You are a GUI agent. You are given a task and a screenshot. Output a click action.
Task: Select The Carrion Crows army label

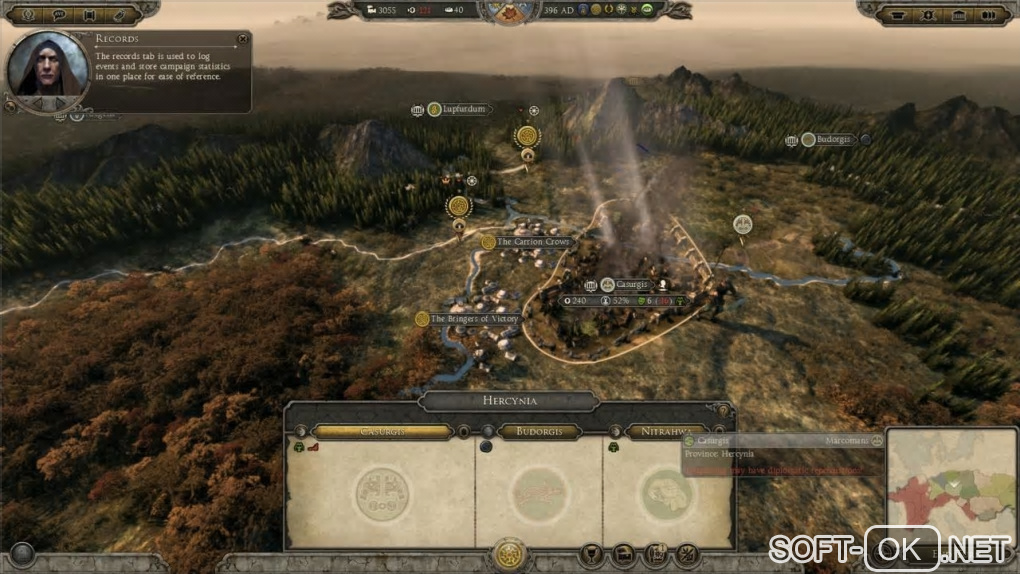(532, 242)
